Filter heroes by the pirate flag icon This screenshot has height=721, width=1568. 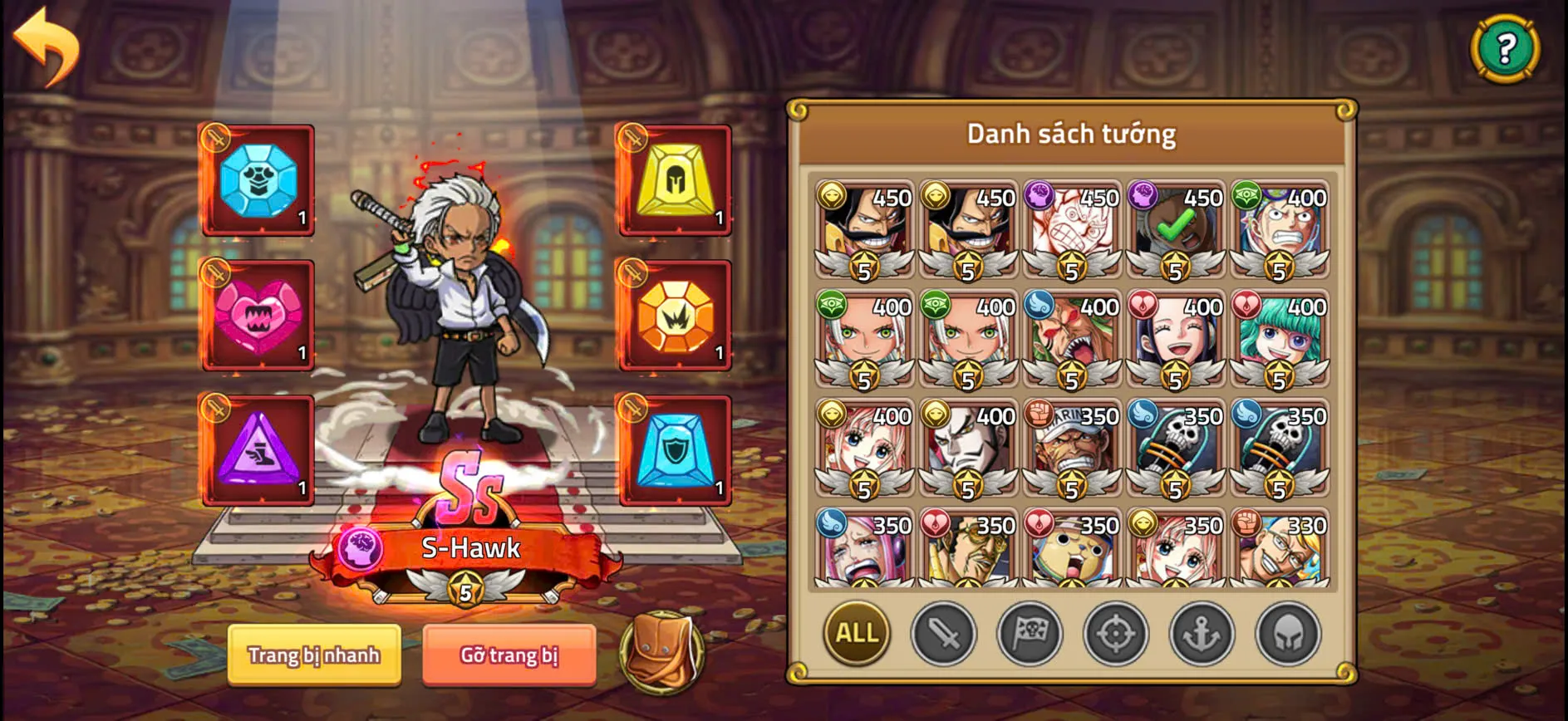tap(1030, 634)
